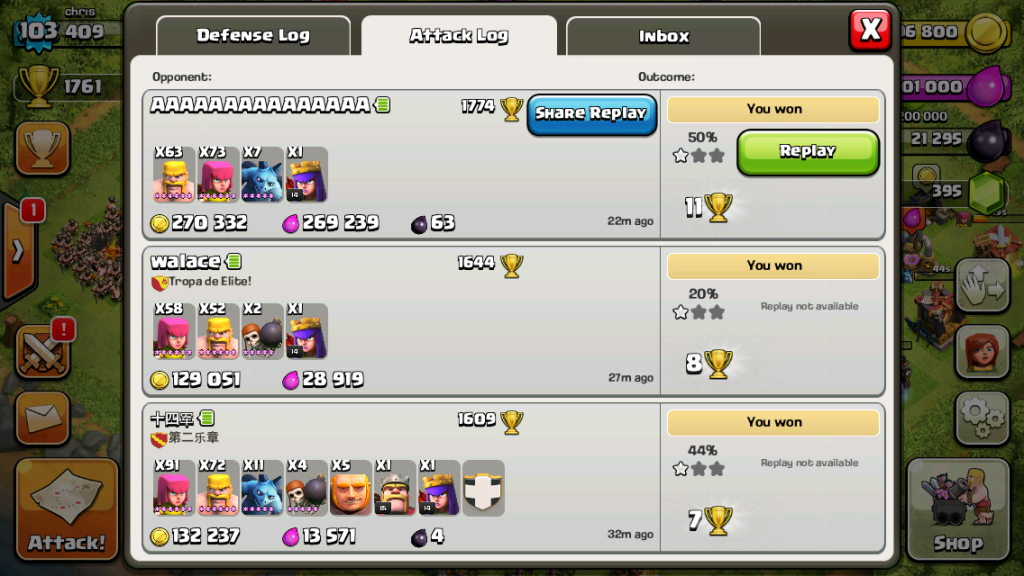Switch to the Defense Log tab
Screen dimensions: 1024x576
tap(252, 36)
